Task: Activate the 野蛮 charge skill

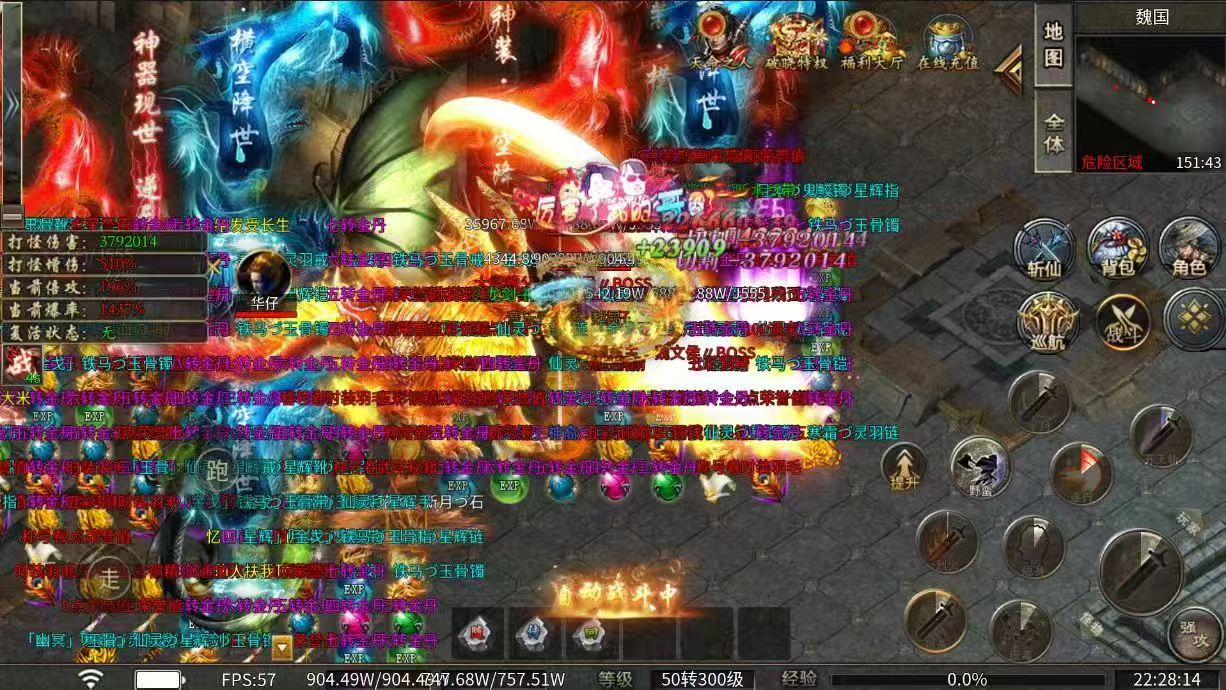Action: [x=979, y=468]
